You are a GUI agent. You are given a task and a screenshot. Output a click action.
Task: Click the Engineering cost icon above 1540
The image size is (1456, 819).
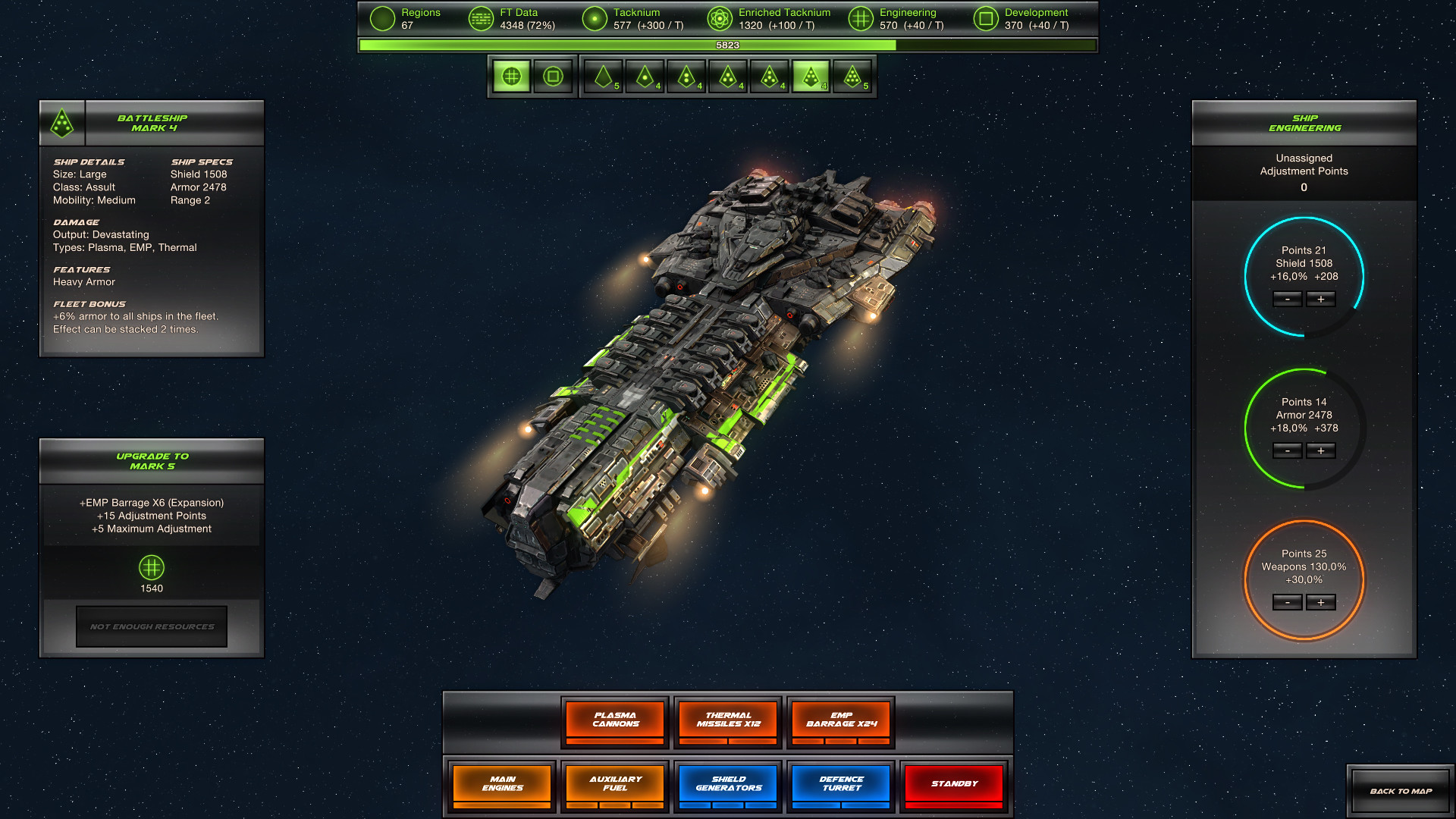151,569
